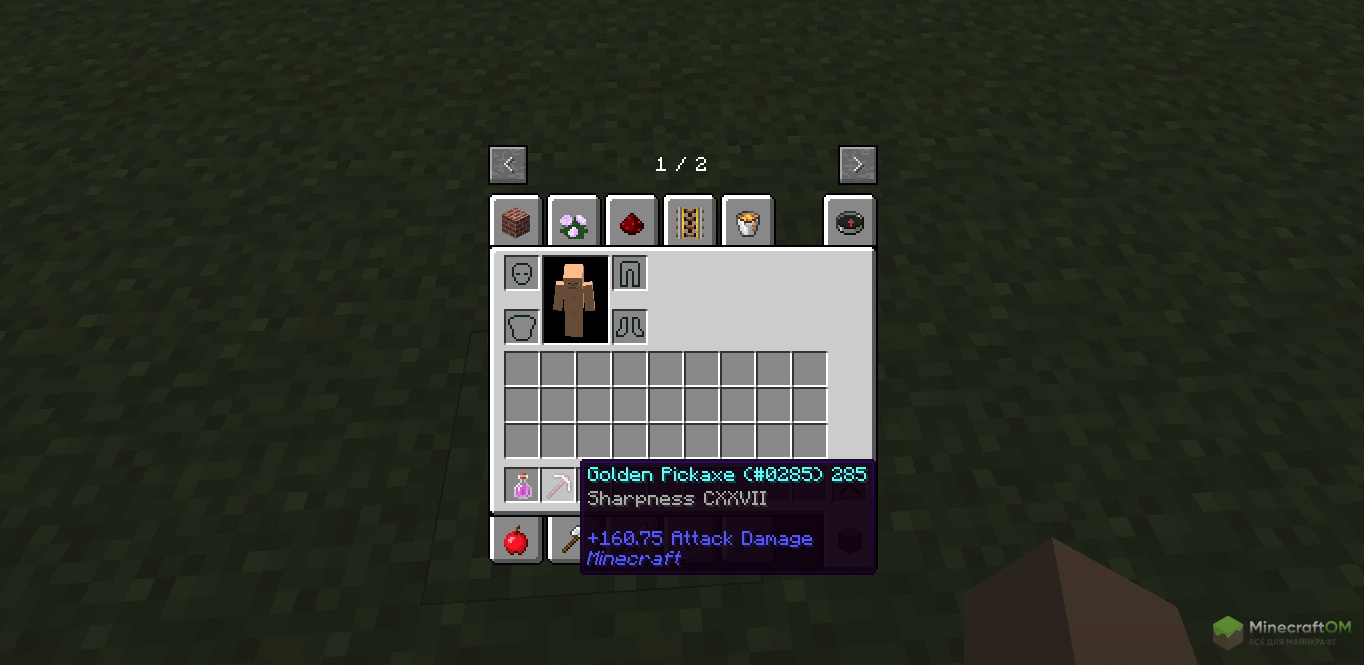Image resolution: width=1364 pixels, height=665 pixels.
Task: Switch to the Foodstuffs apple tab
Action: coord(516,540)
